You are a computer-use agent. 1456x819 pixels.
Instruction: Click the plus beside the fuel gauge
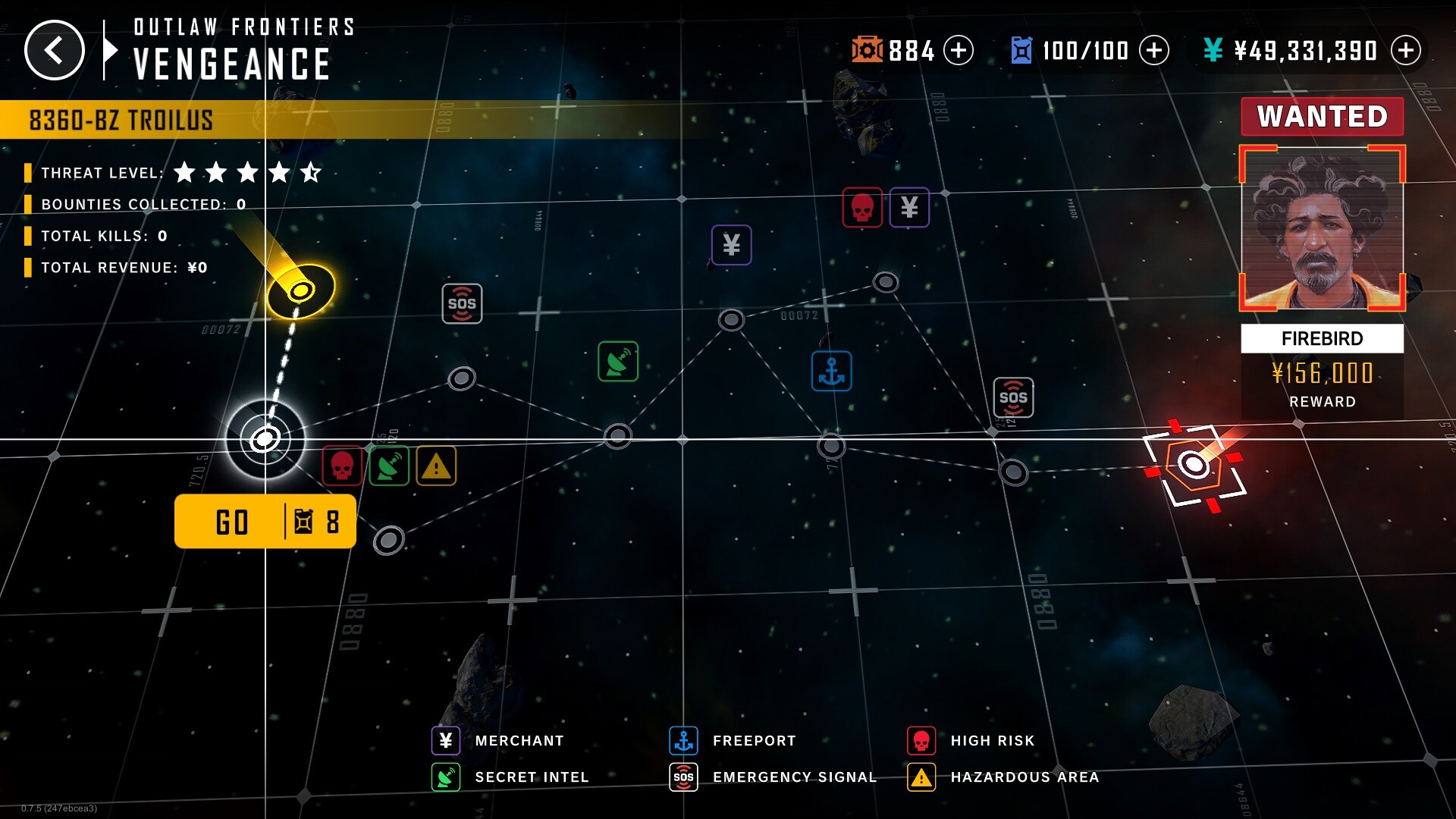point(1154,51)
